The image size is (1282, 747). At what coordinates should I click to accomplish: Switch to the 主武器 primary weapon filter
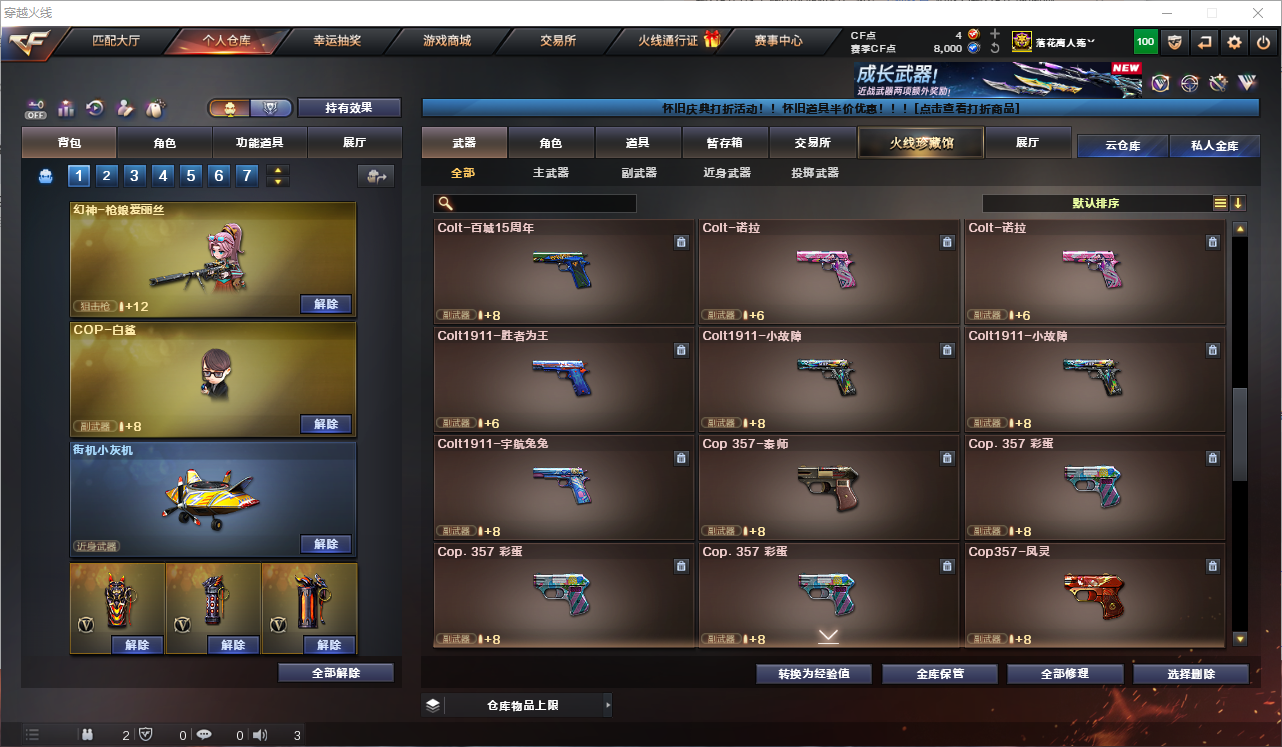(551, 173)
